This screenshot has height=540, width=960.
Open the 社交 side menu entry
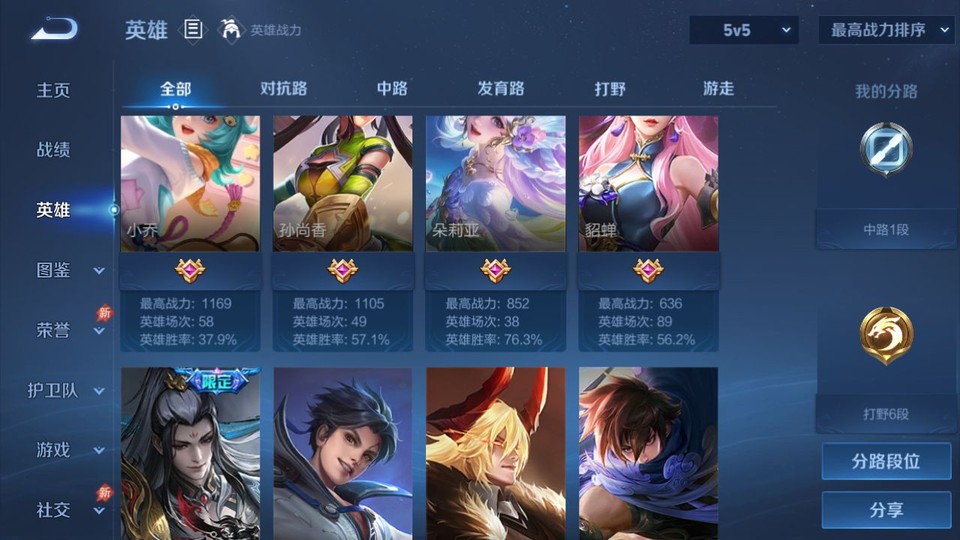tap(68, 510)
